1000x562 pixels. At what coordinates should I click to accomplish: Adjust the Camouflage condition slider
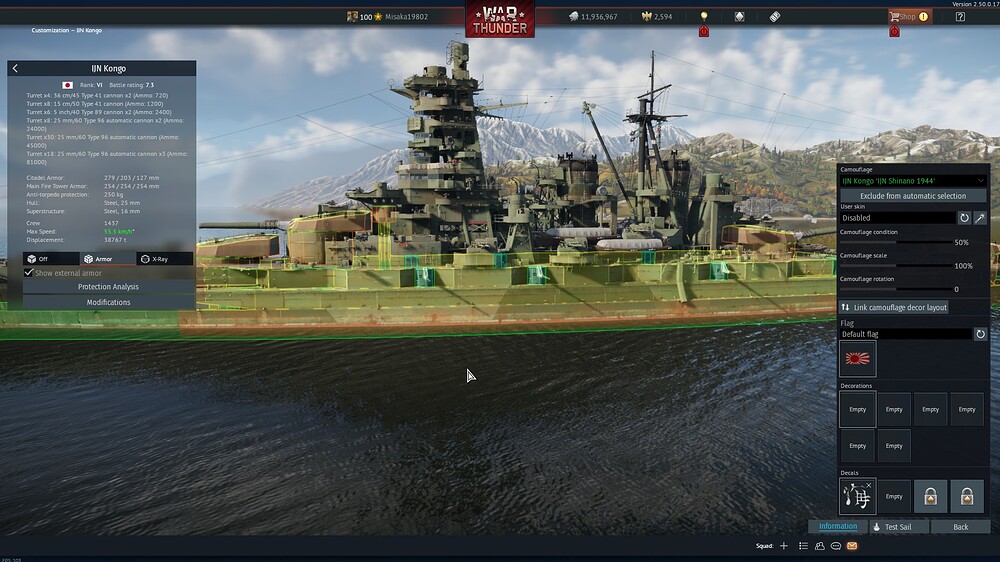896,242
